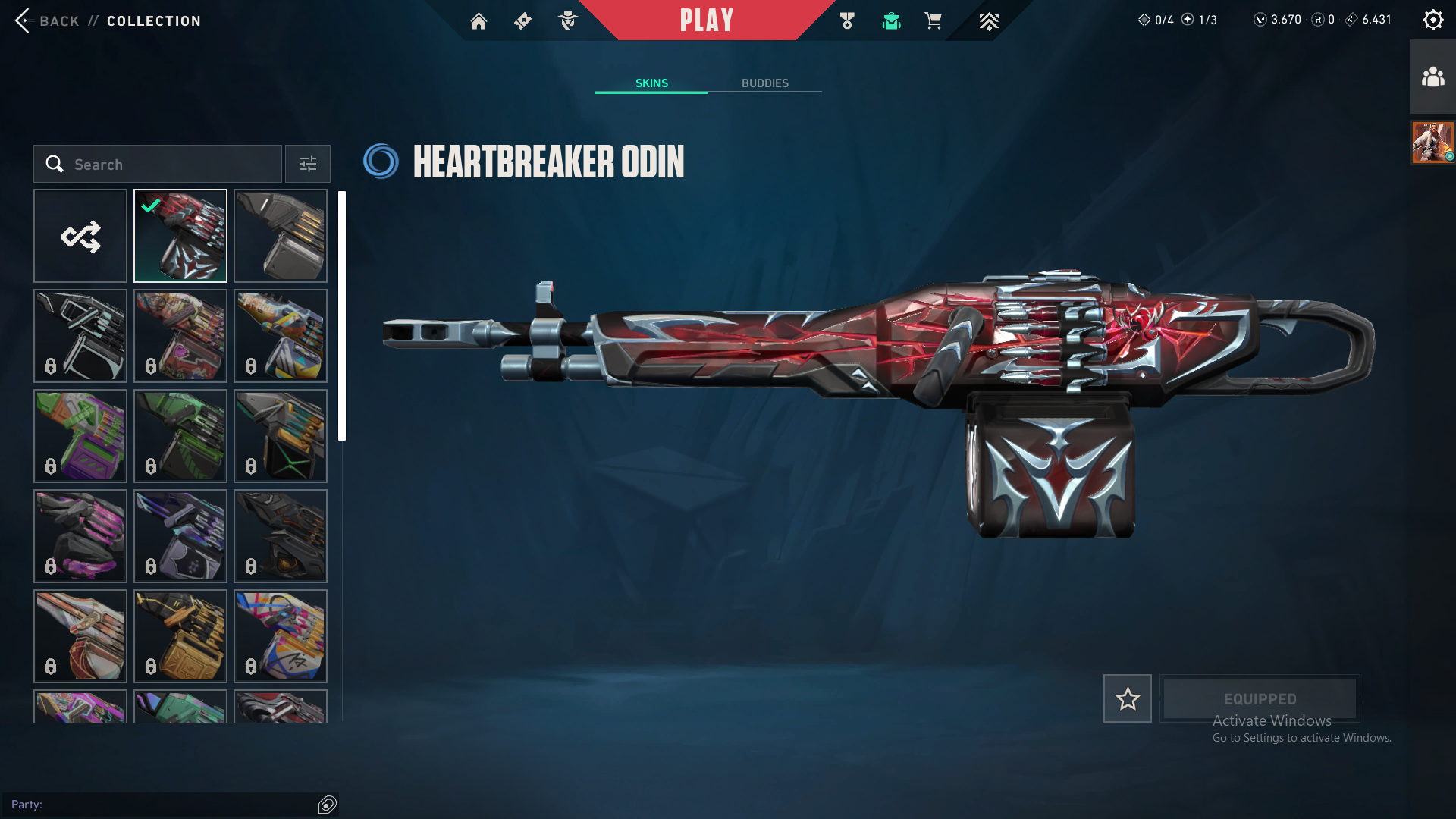Open the settings gear

[1432, 20]
